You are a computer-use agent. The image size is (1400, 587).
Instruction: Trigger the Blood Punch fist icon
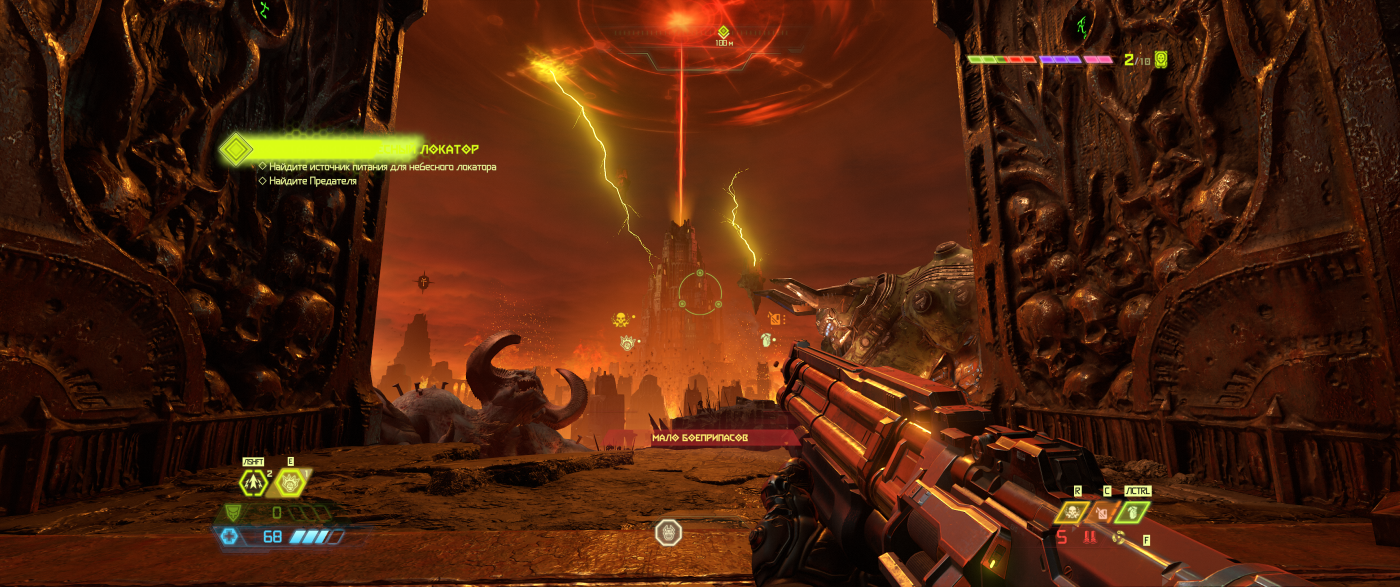tap(290, 483)
